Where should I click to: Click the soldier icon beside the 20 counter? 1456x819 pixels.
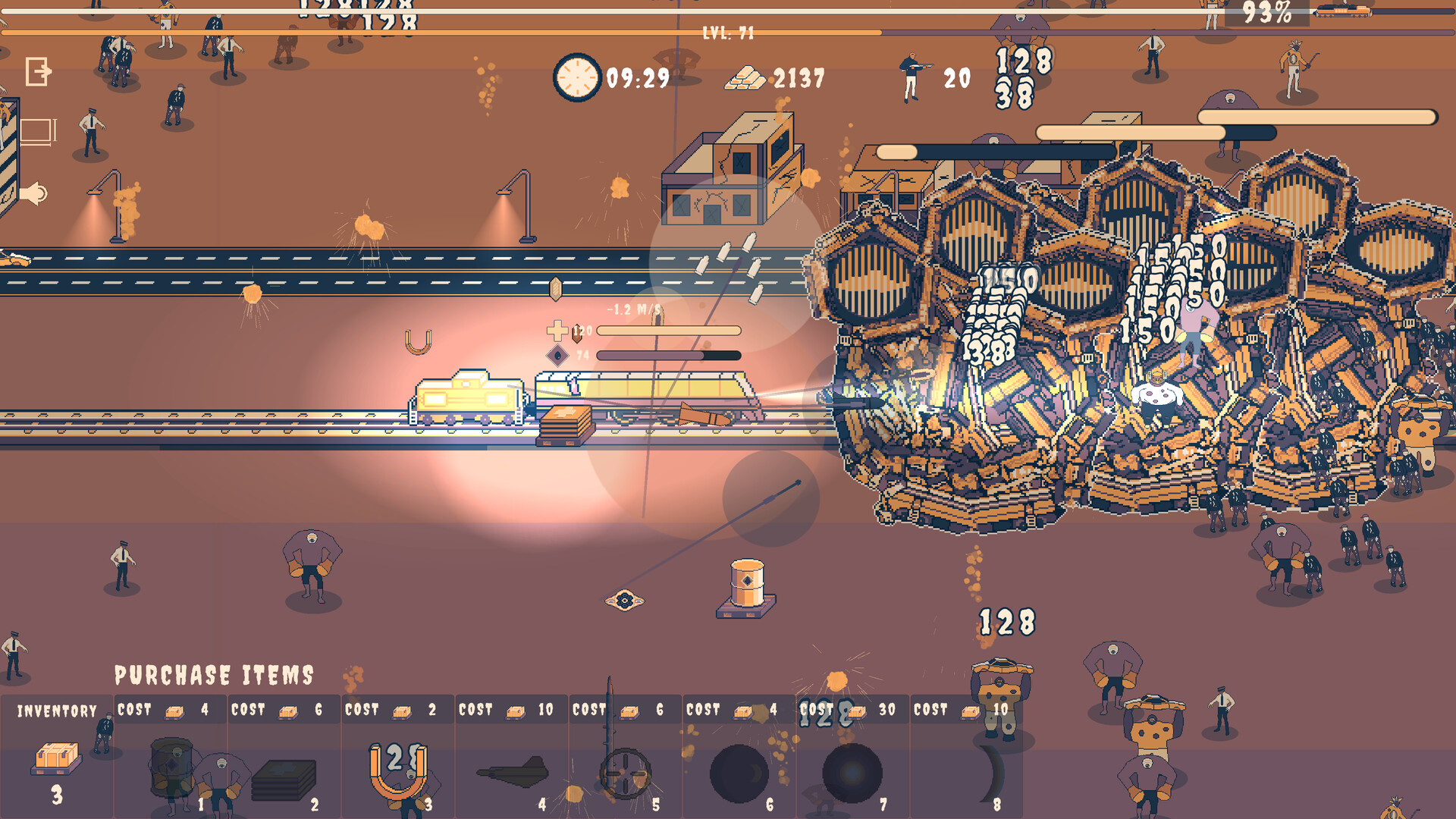909,76
